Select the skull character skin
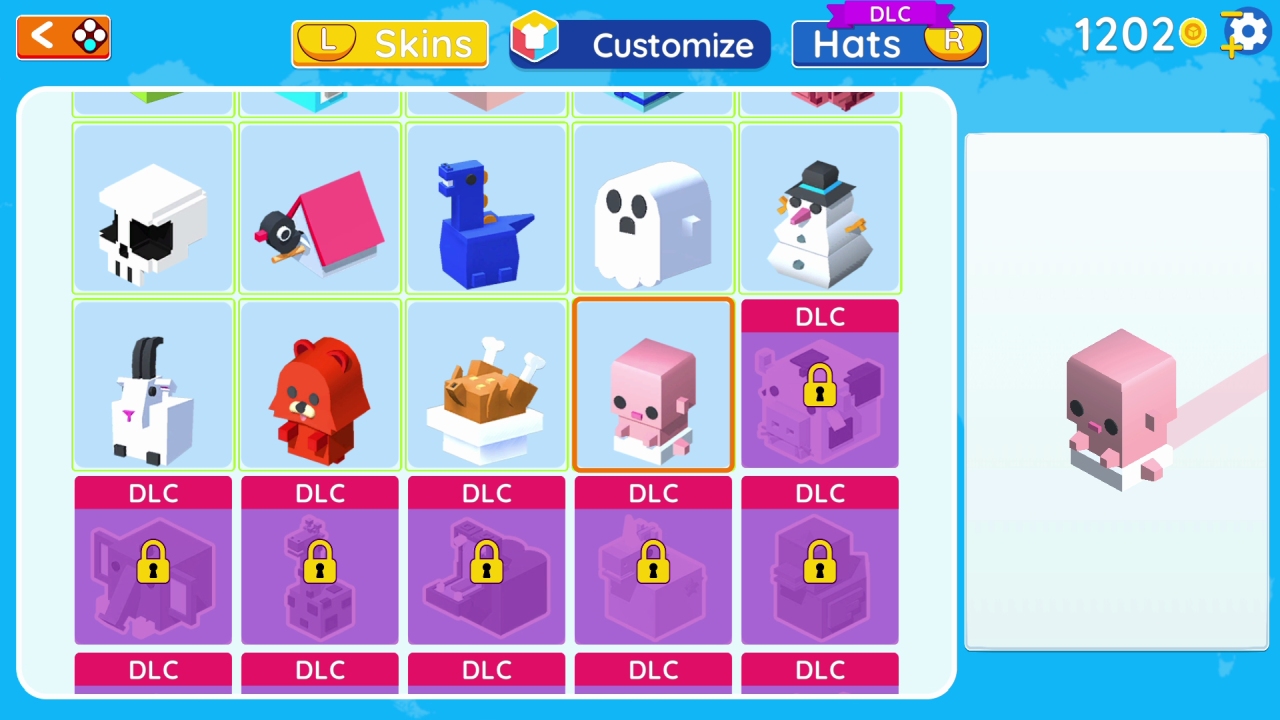Viewport: 1280px width, 720px height. 152,208
